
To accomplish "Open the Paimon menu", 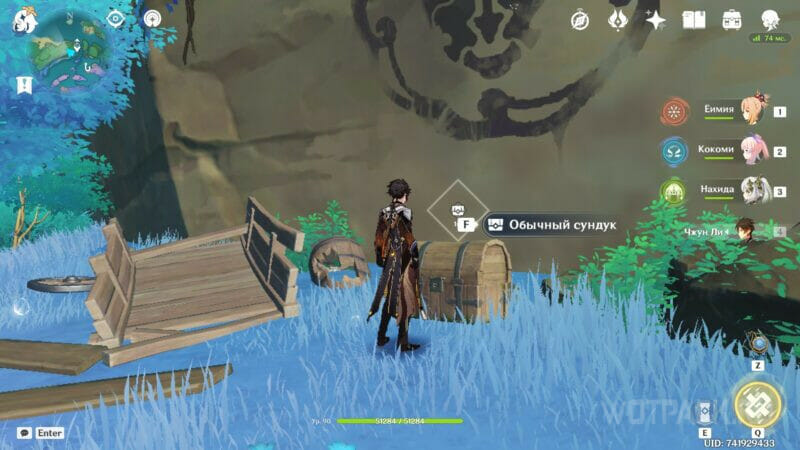I will pyautogui.click(x=24, y=21).
